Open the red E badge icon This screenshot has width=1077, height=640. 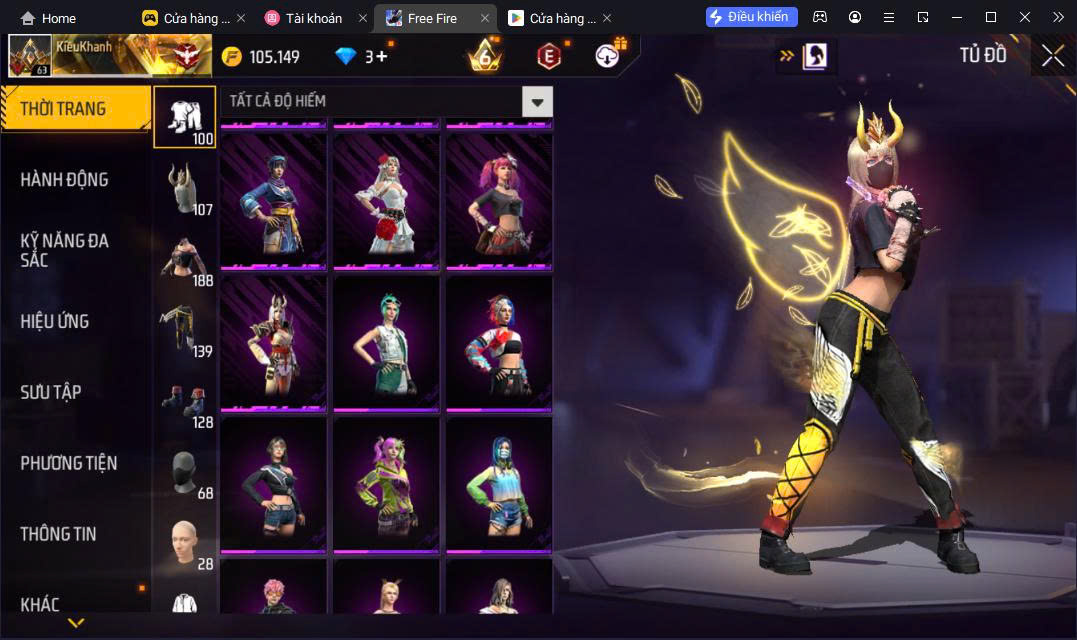(x=548, y=56)
